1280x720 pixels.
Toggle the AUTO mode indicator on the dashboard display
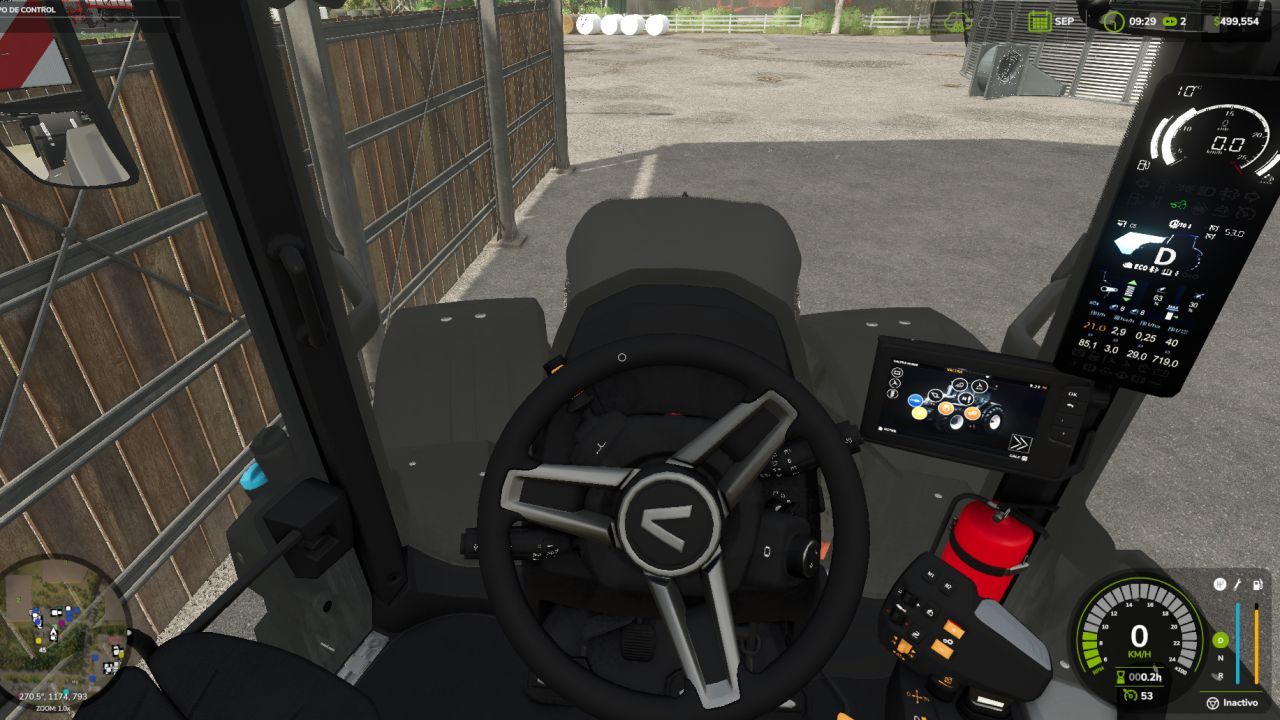[x=1178, y=223]
